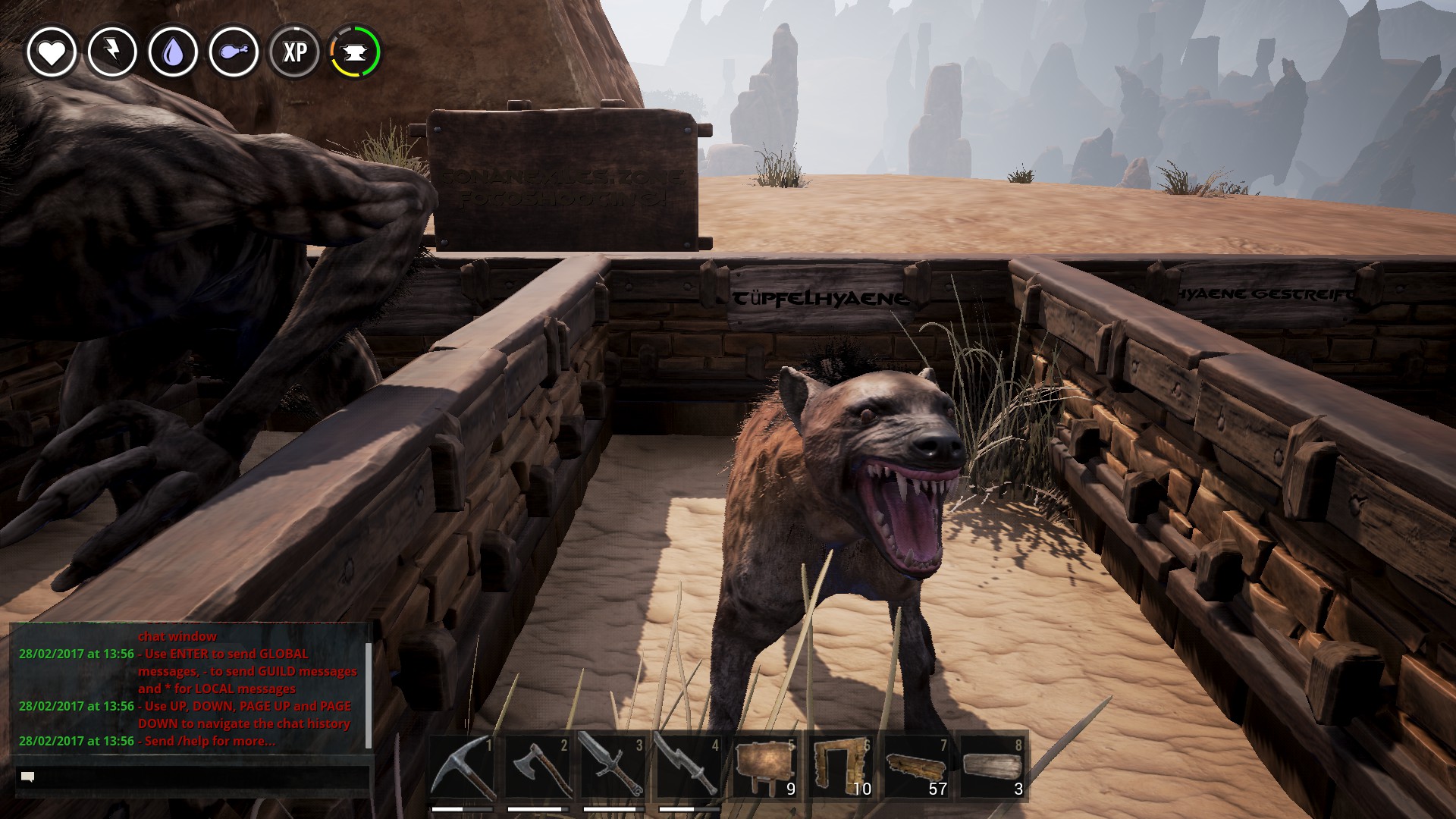Choose the straight broadsword in slot 3
The image size is (1456, 819).
point(613,767)
